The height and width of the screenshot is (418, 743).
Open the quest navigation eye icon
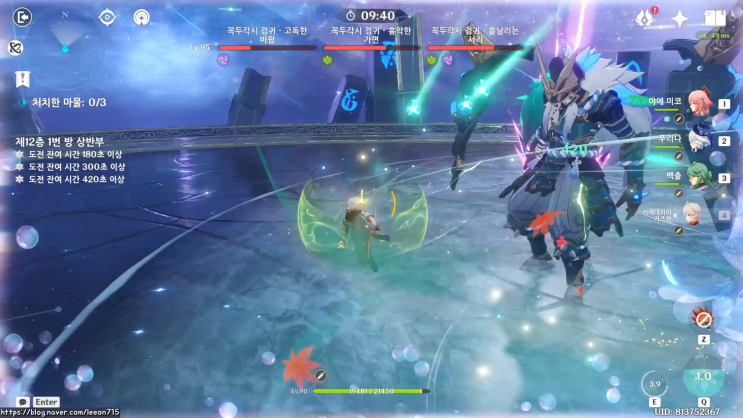coord(107,16)
